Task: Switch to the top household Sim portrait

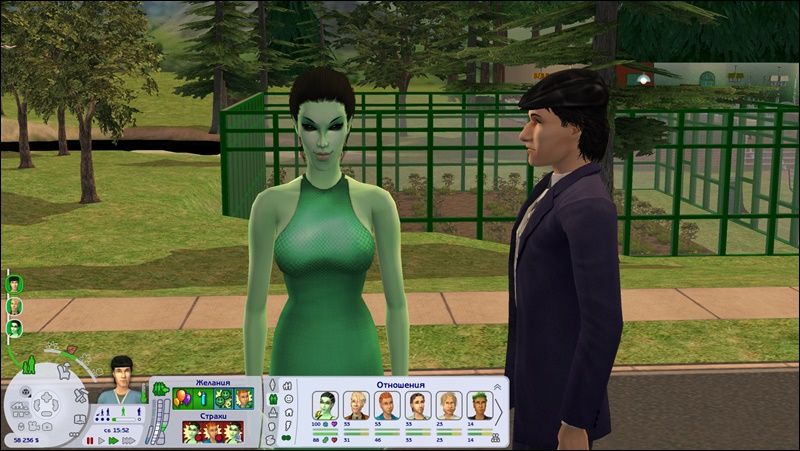Action: [x=15, y=283]
